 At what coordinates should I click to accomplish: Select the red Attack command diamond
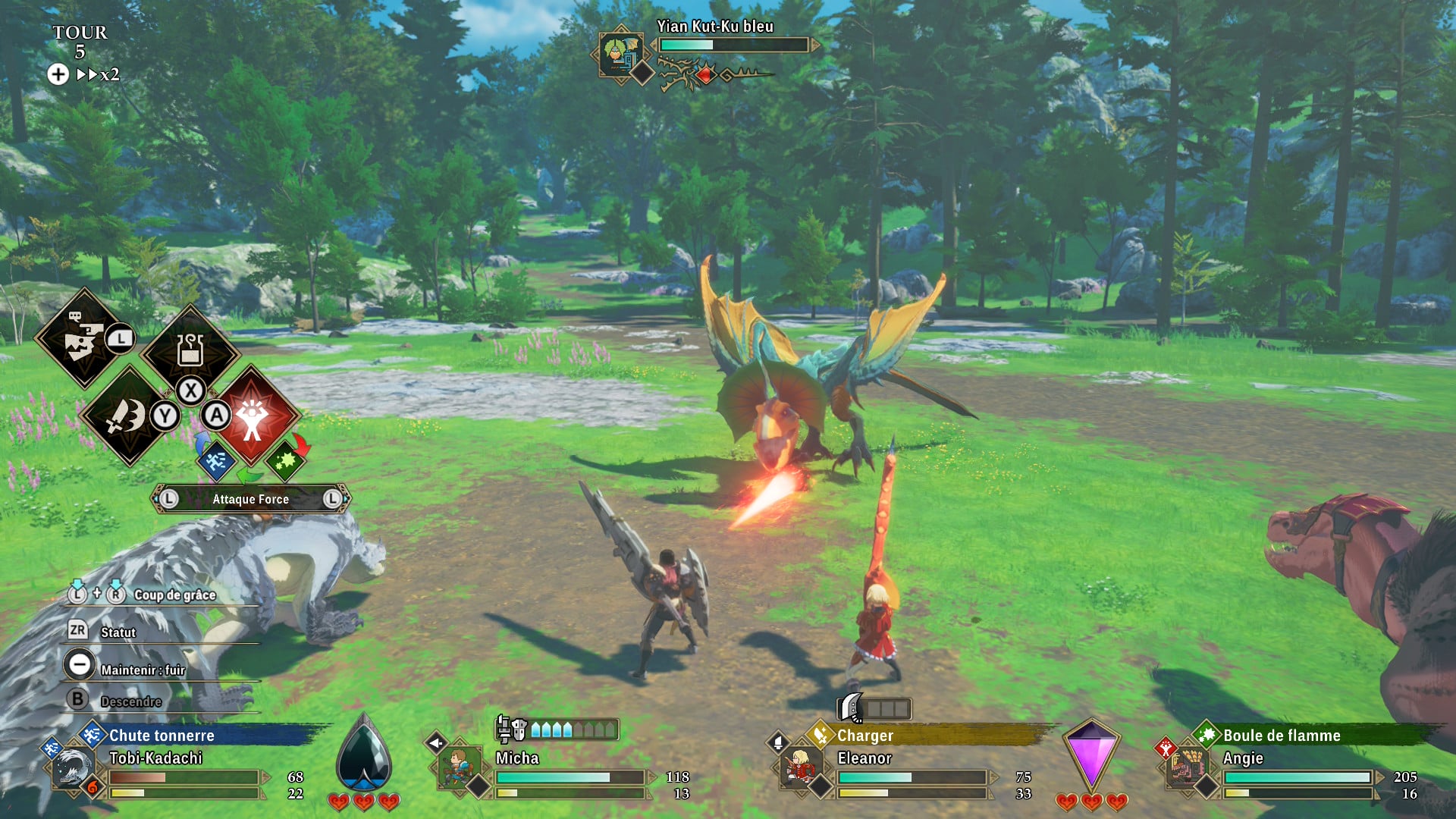(253, 416)
